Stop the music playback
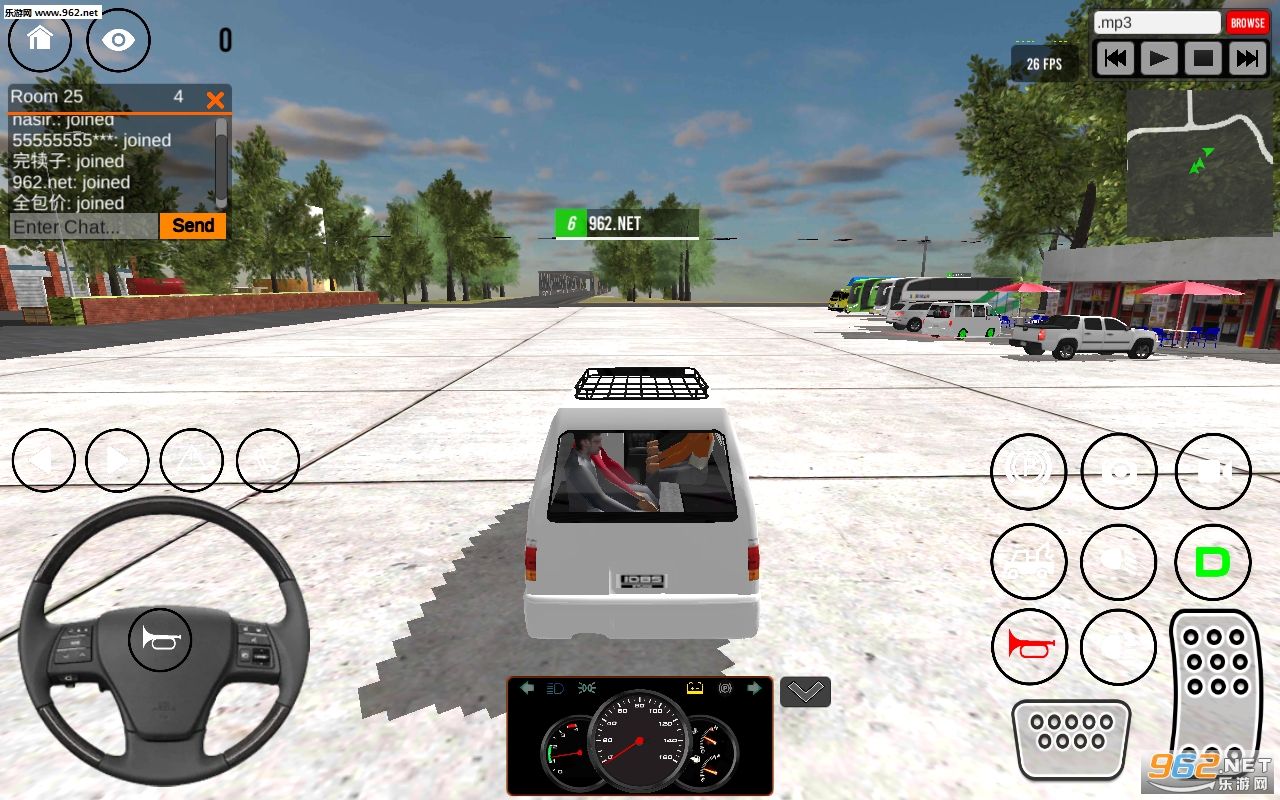Screen dimensions: 1280x800 tap(1204, 59)
